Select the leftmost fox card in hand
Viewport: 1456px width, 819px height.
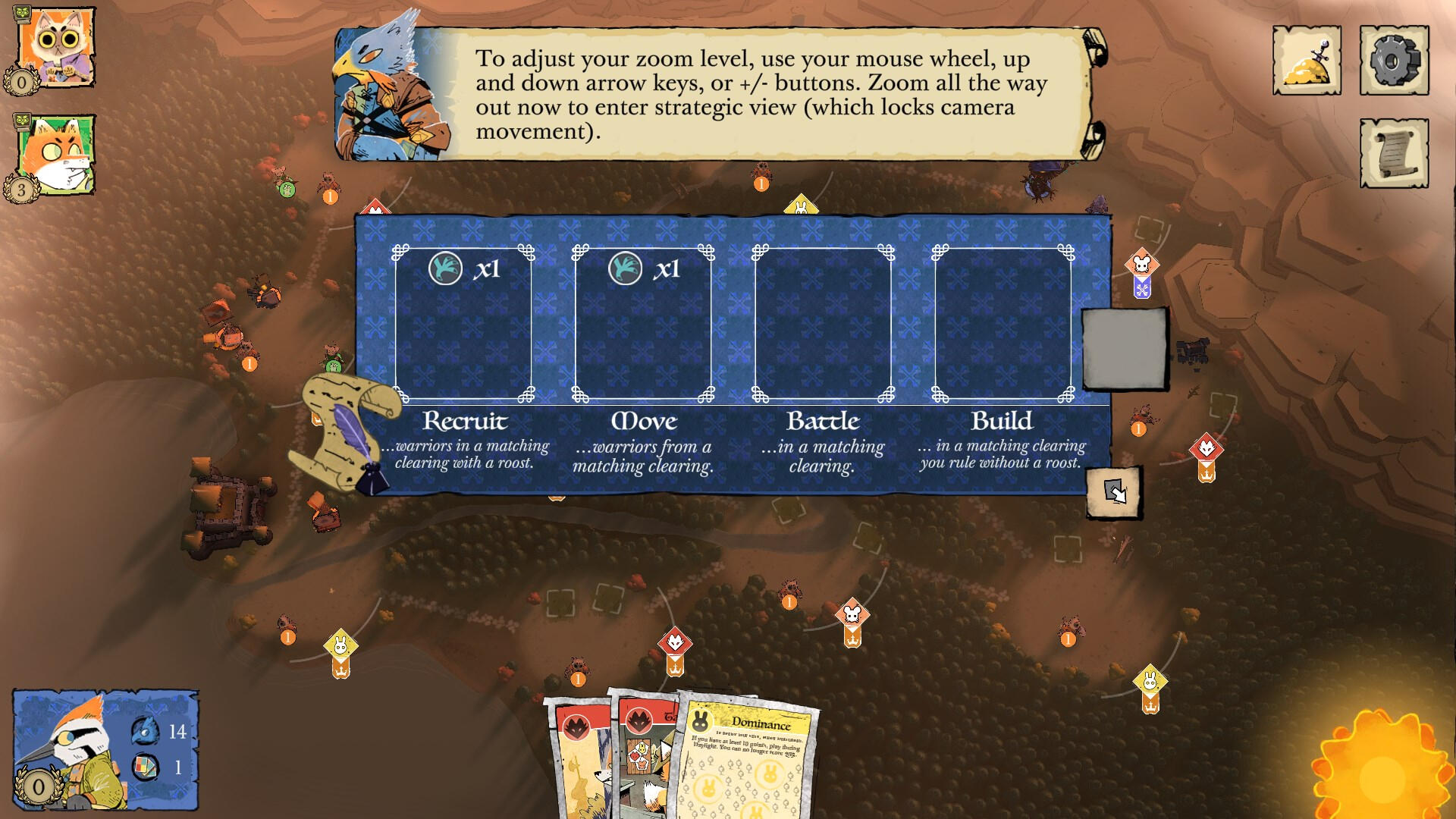pyautogui.click(x=580, y=766)
